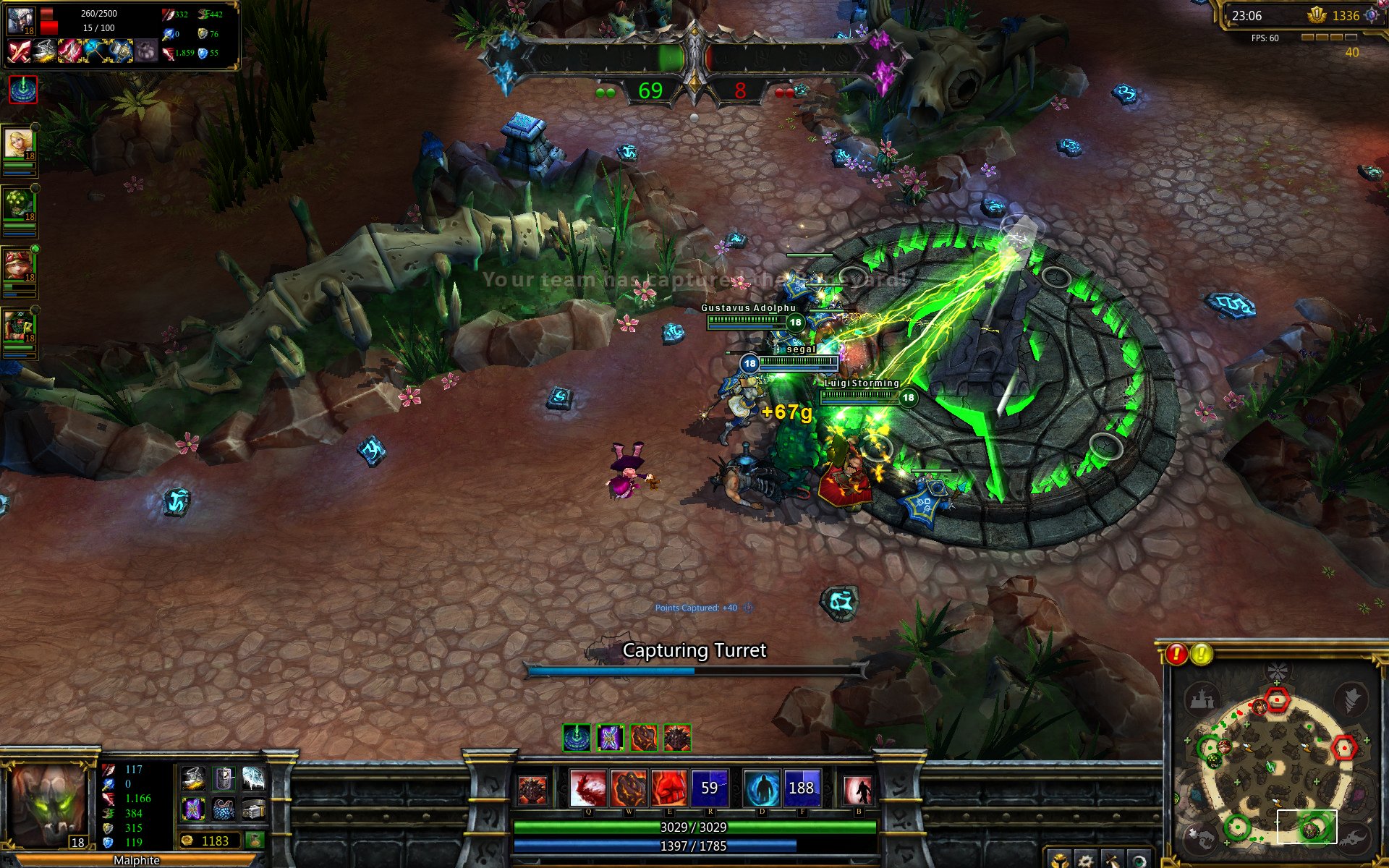This screenshot has width=1389, height=868.
Task: Use the icy gauntlet item slot
Action: point(254,778)
